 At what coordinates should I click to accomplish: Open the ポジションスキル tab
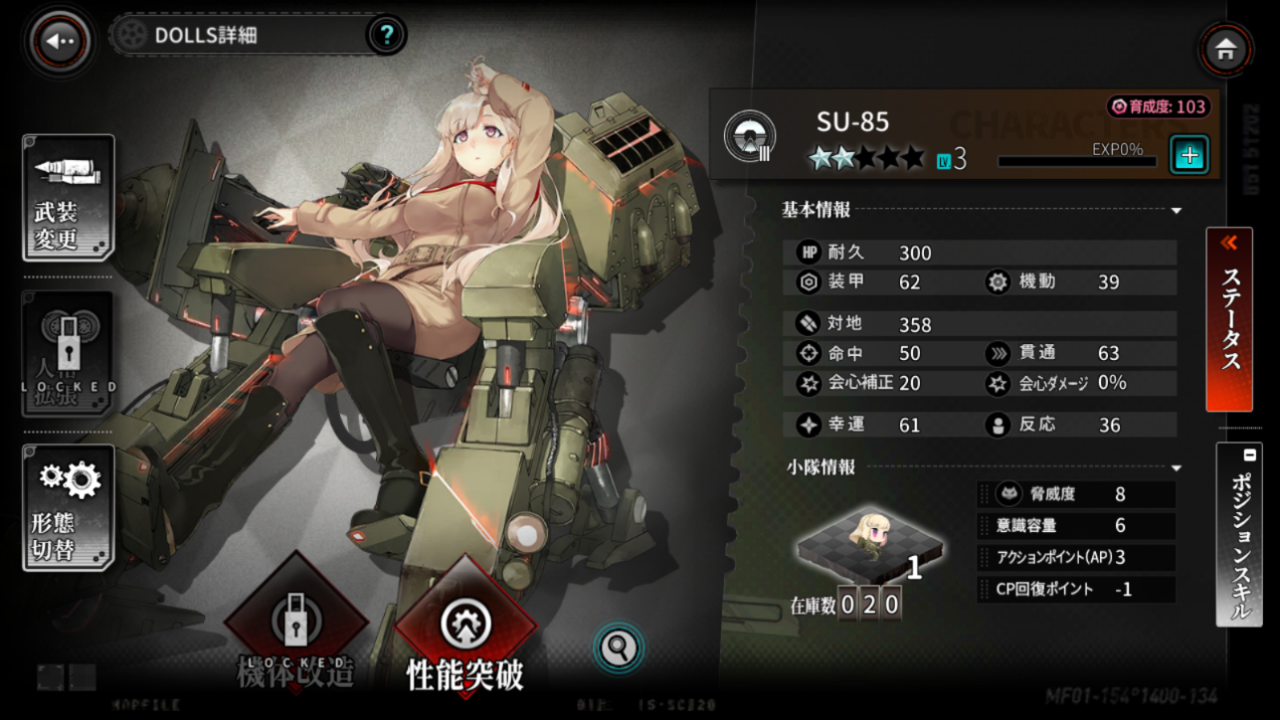click(1238, 535)
